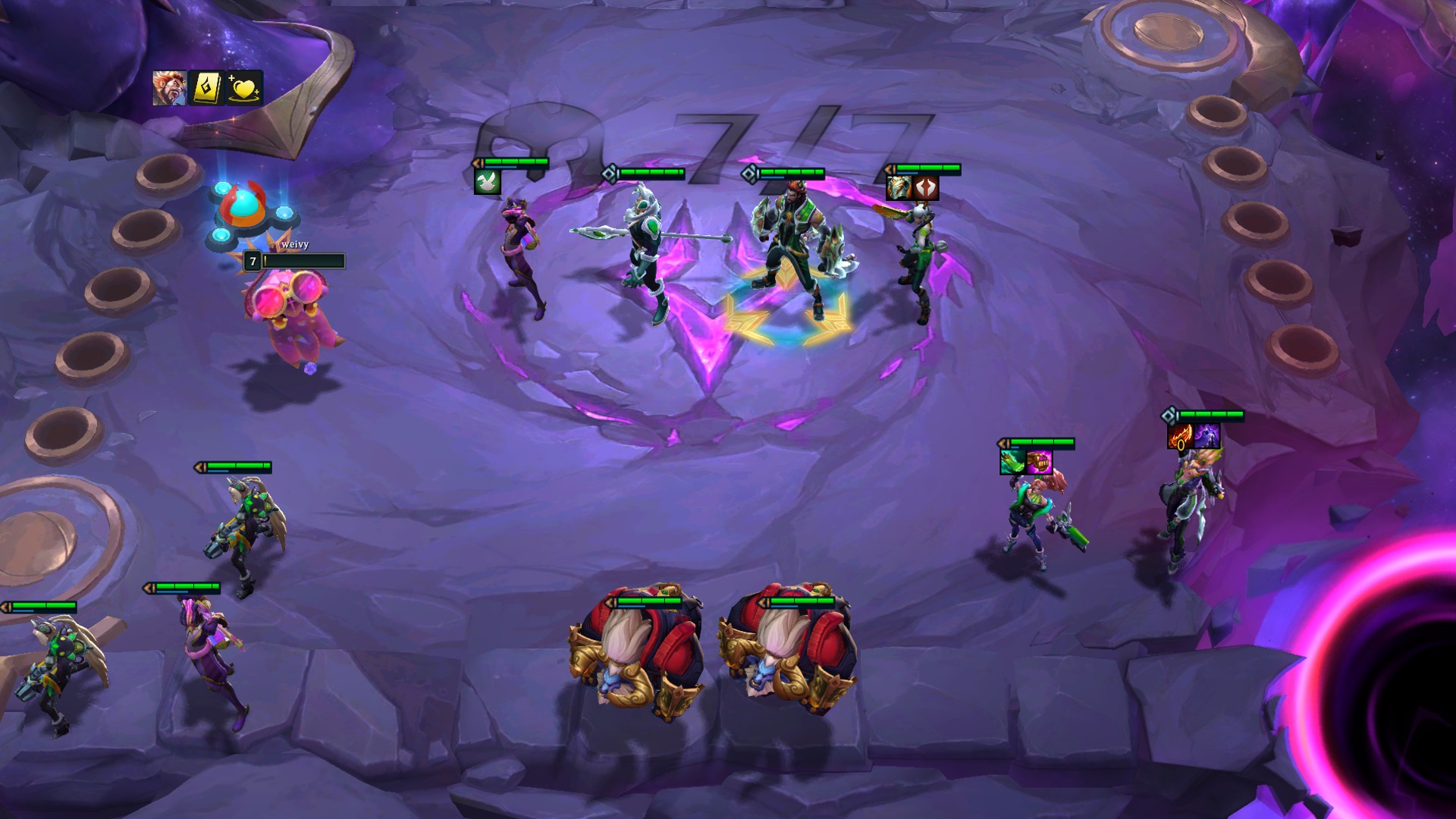Screen dimensions: 1456x819
Task: Inspect the teal weapon item above Miss Fortune
Action: point(1012,462)
